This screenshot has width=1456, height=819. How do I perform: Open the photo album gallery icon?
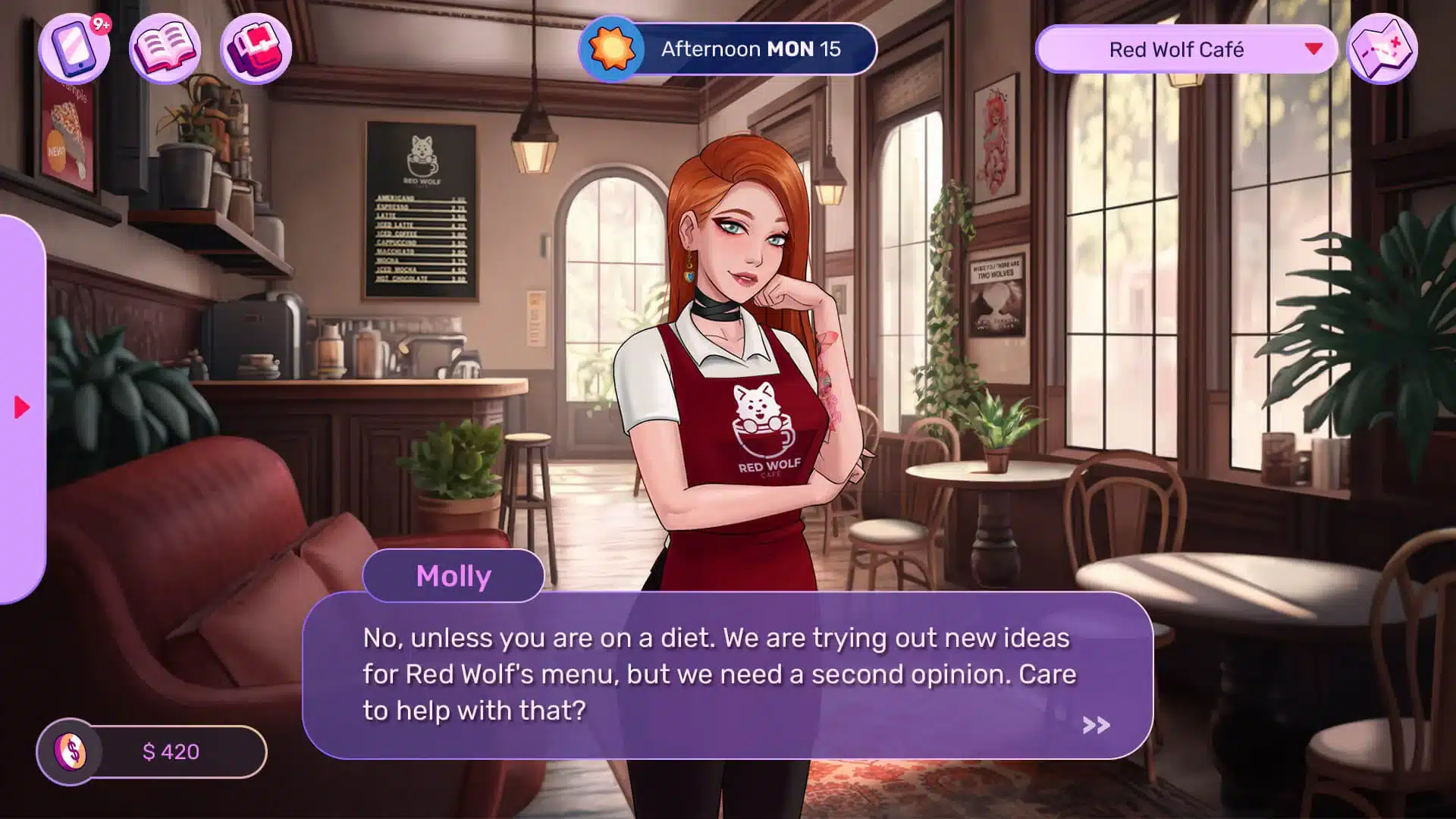[256, 49]
